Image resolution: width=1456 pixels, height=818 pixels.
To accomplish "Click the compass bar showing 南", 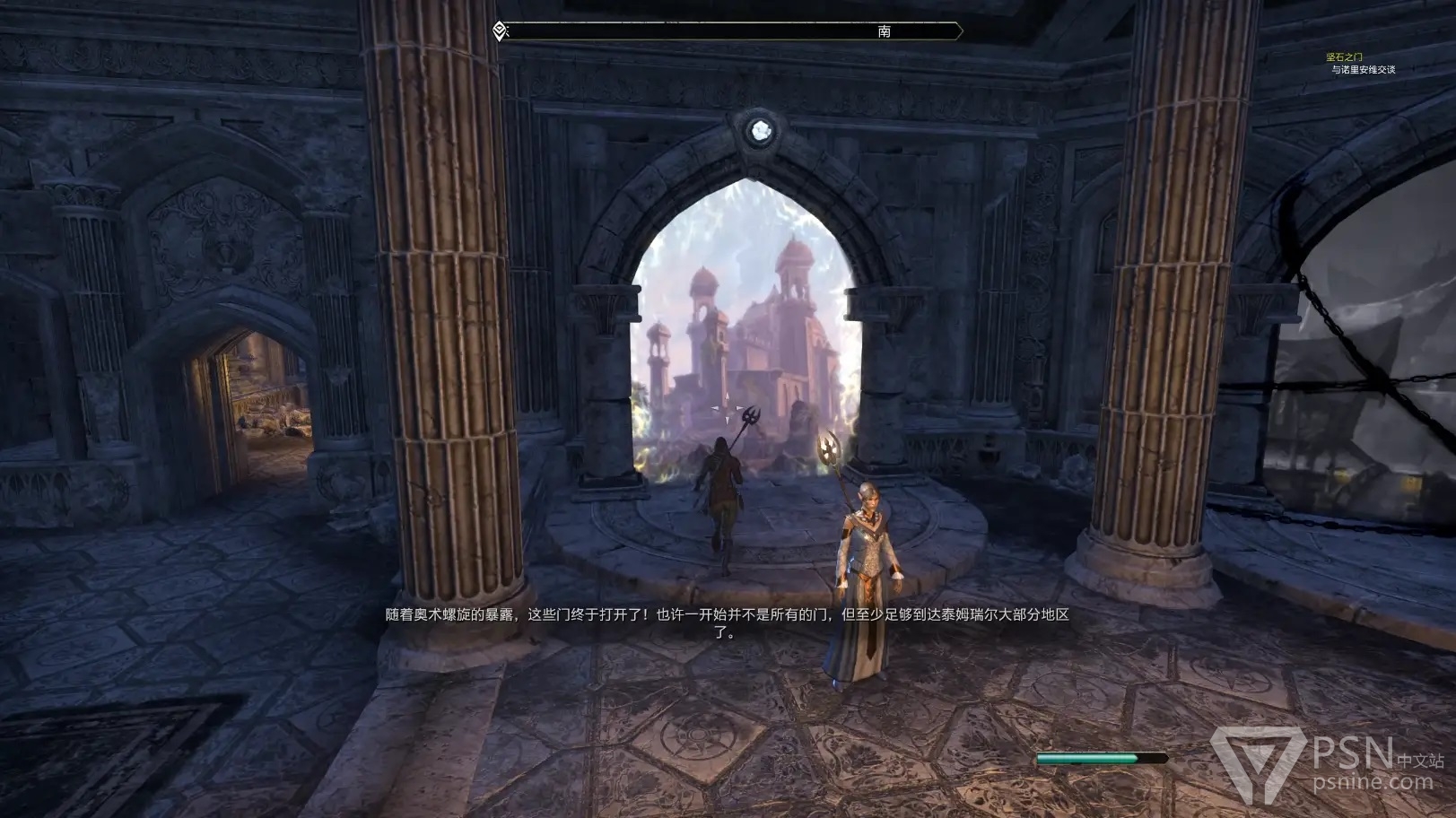I will (x=731, y=31).
